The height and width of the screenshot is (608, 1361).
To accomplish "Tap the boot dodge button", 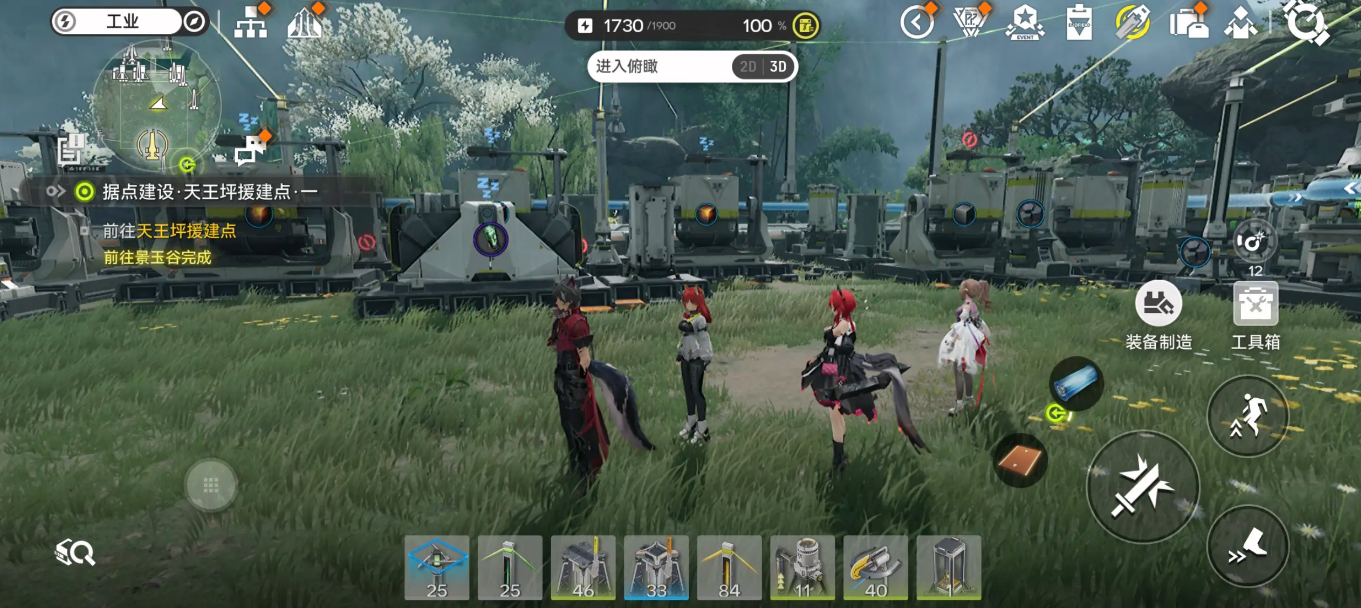I will pyautogui.click(x=1247, y=546).
